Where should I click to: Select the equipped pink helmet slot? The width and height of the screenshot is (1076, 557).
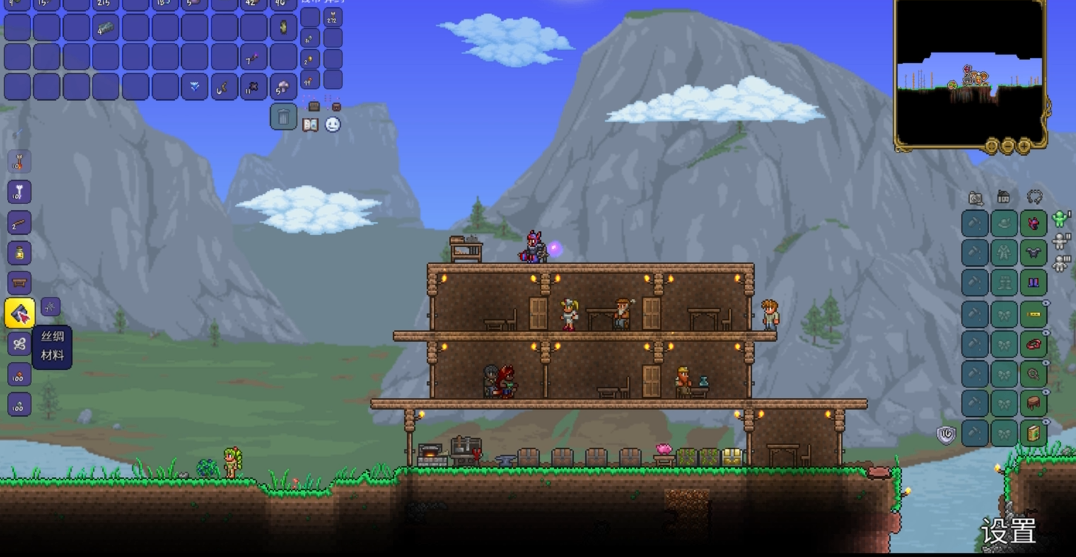(x=1034, y=223)
